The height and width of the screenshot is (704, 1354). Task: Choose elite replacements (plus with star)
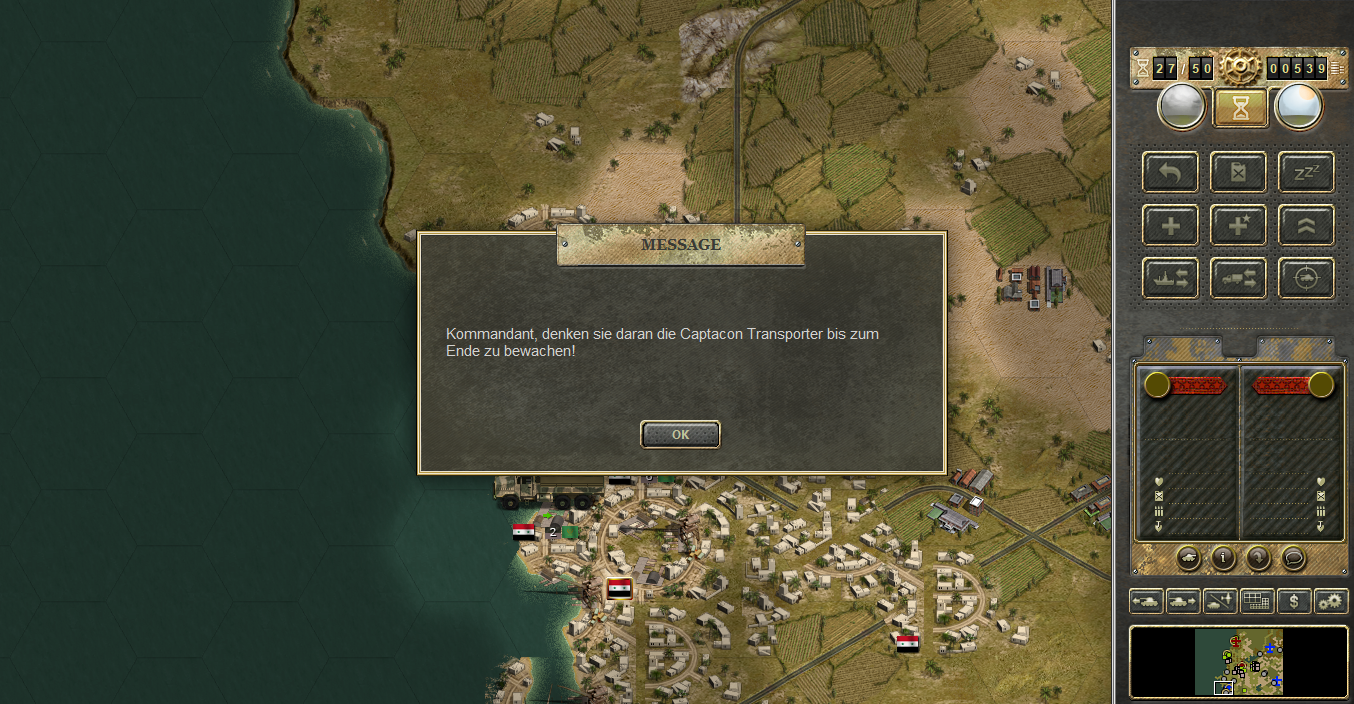[x=1238, y=225]
